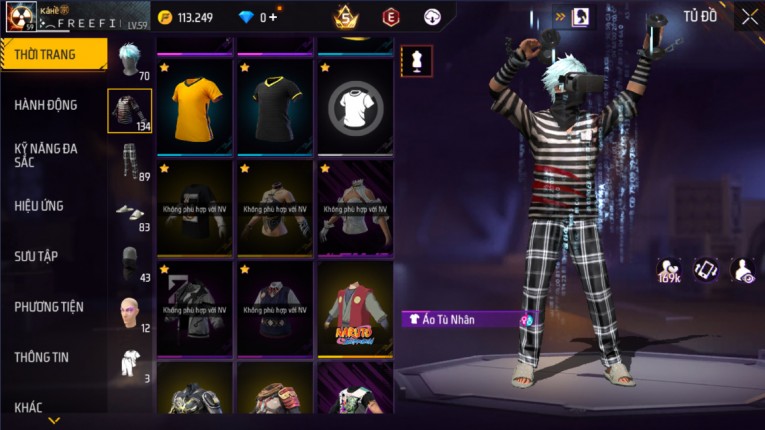
Task: Choose the sandals footwear subcategory
Action: pyautogui.click(x=129, y=212)
